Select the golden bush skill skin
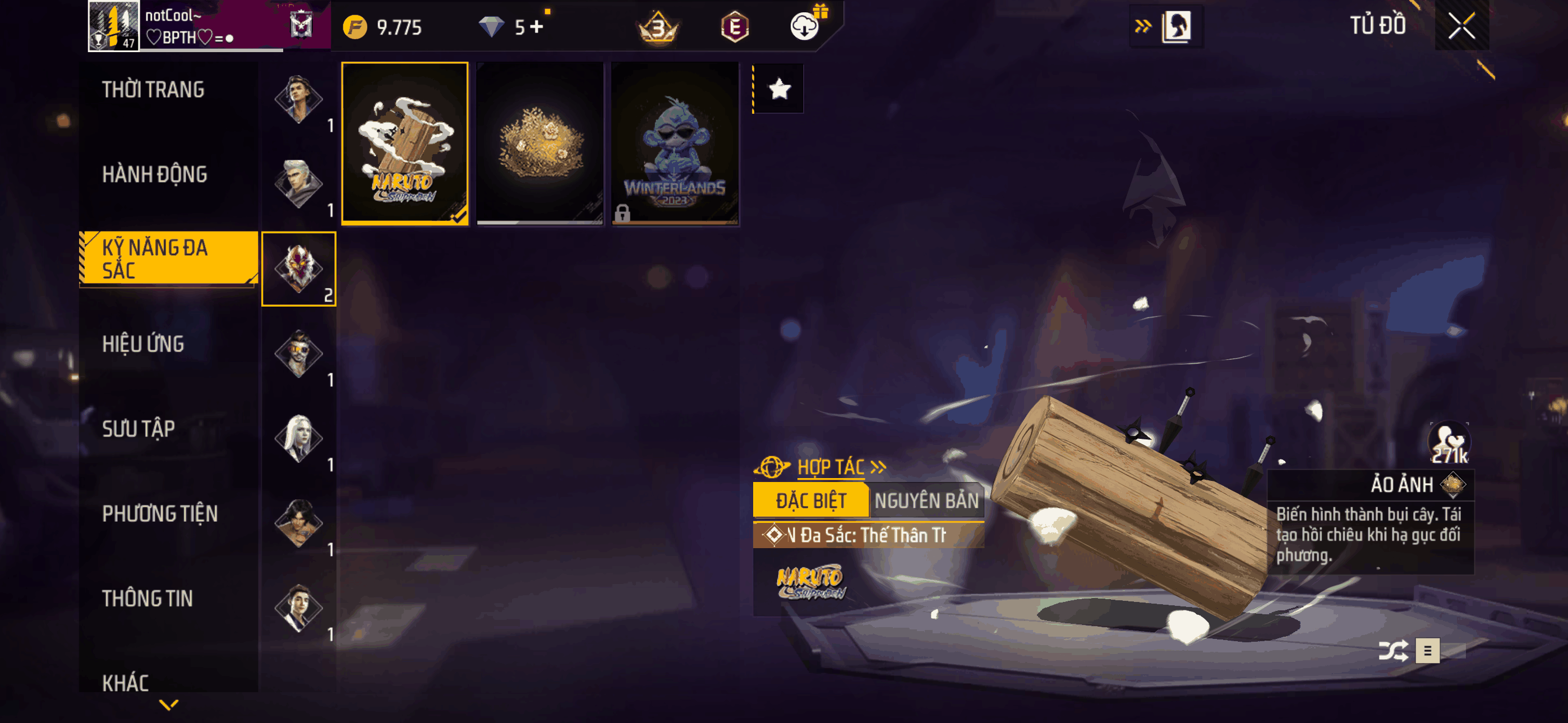1568x723 pixels. coord(540,143)
